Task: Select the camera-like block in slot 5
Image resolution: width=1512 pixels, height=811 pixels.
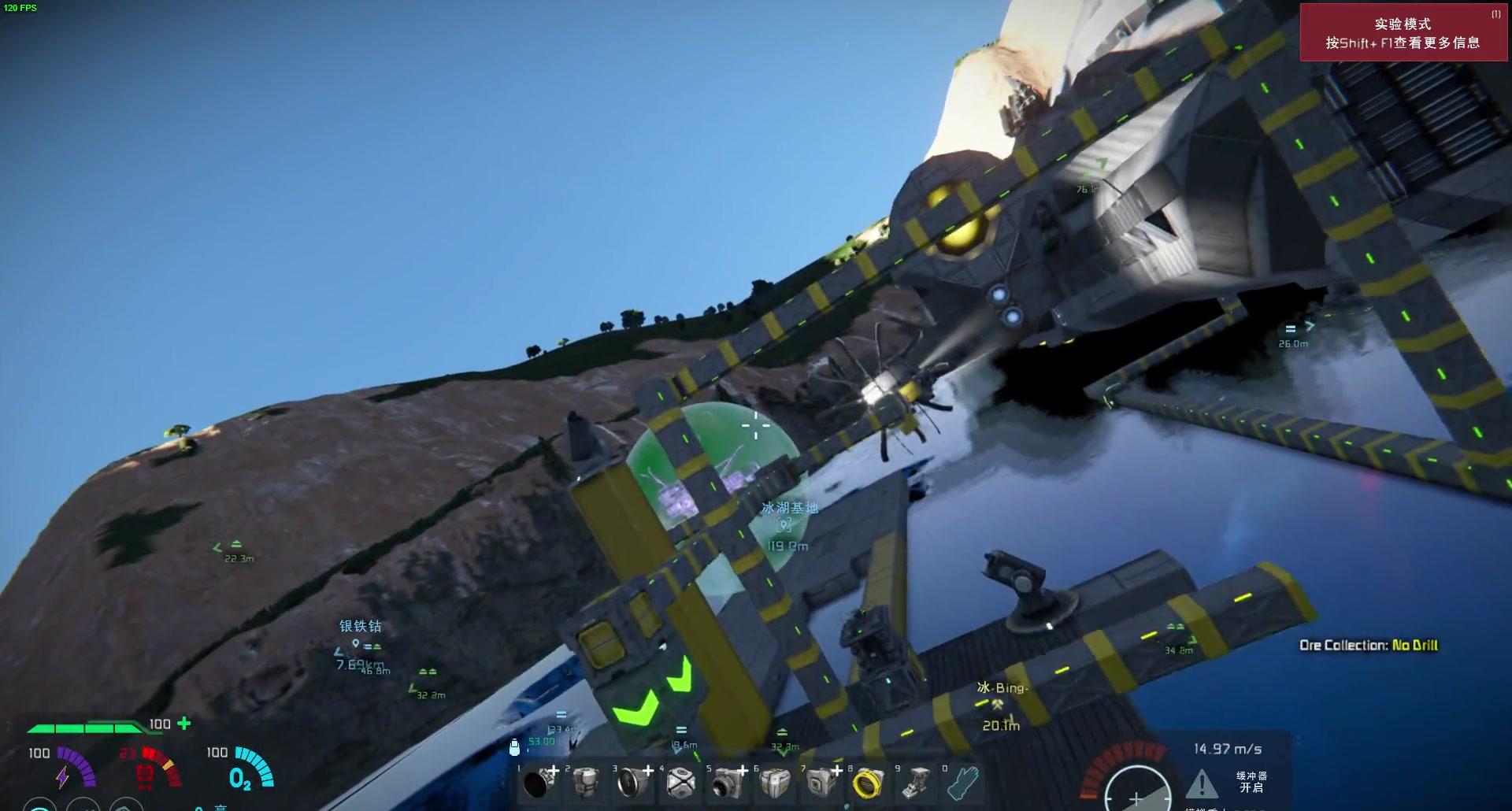Action: pos(727,783)
